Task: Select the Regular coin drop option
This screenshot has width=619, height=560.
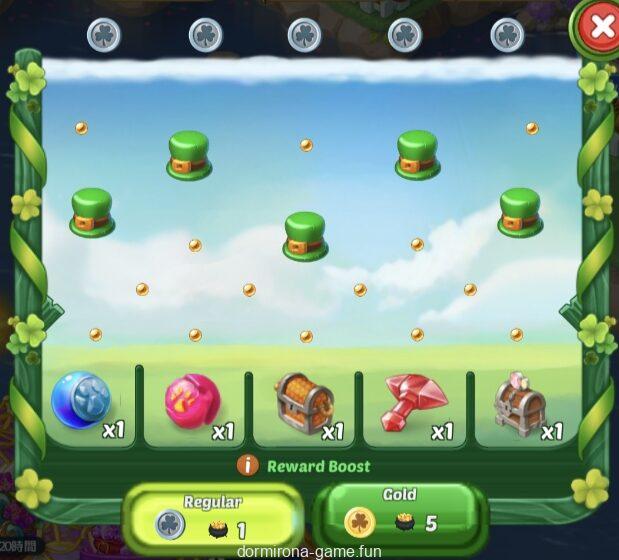Action: point(212,515)
